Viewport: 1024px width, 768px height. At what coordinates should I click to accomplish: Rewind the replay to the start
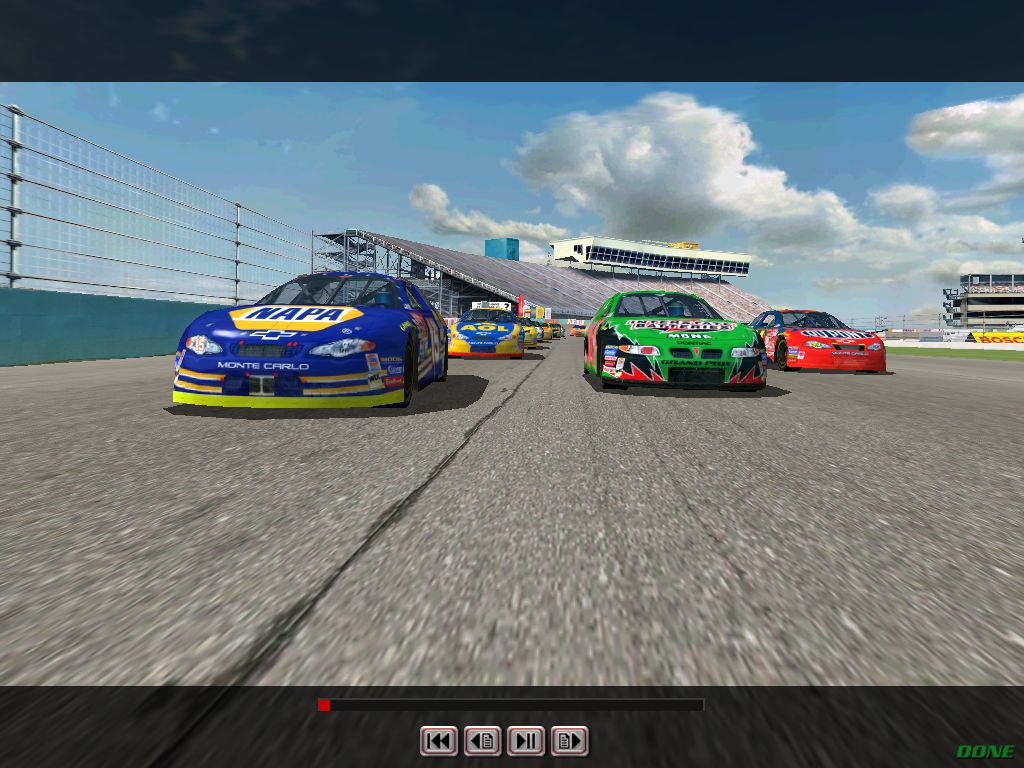(x=438, y=741)
